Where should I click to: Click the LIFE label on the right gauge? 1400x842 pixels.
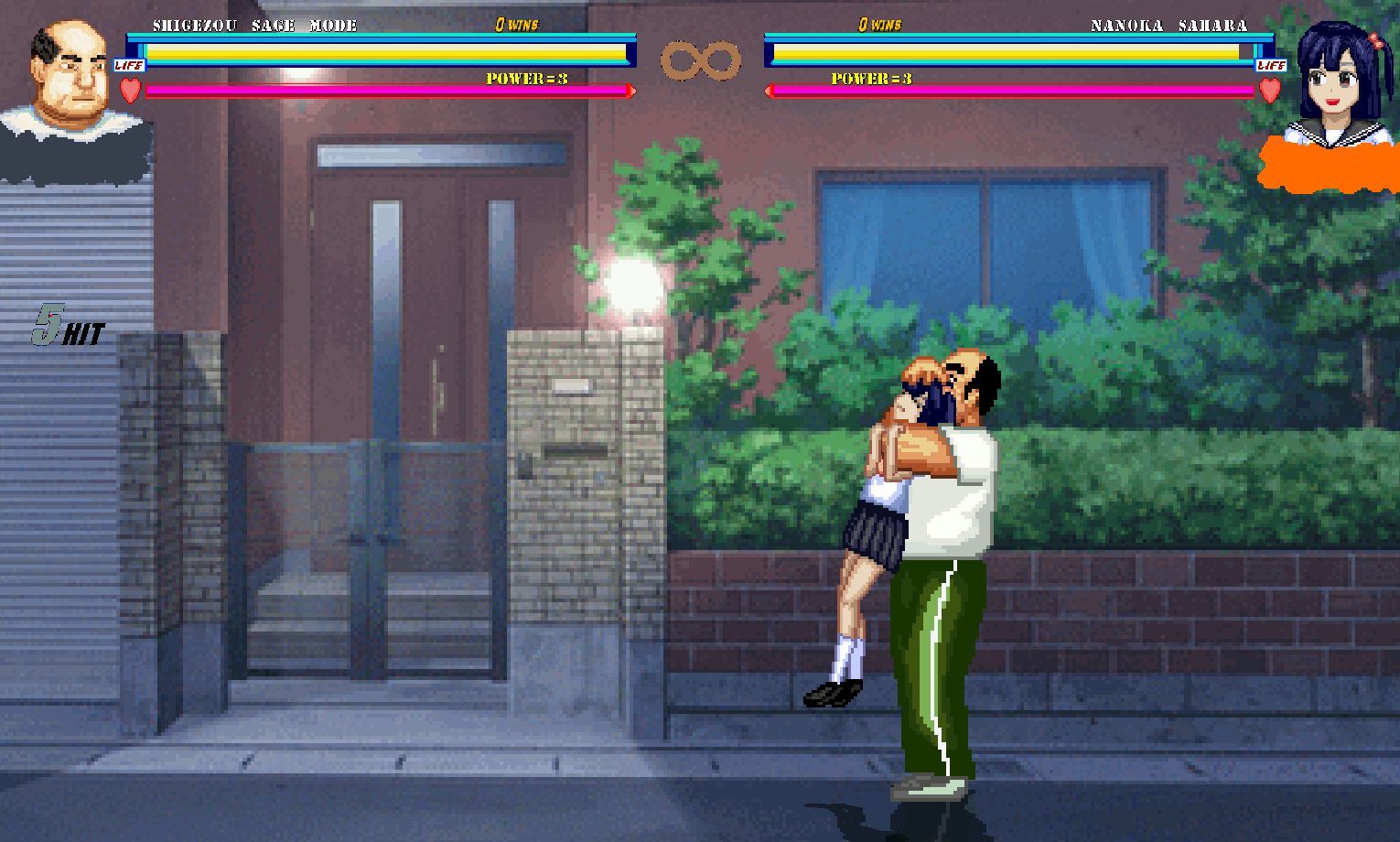(x=1271, y=65)
